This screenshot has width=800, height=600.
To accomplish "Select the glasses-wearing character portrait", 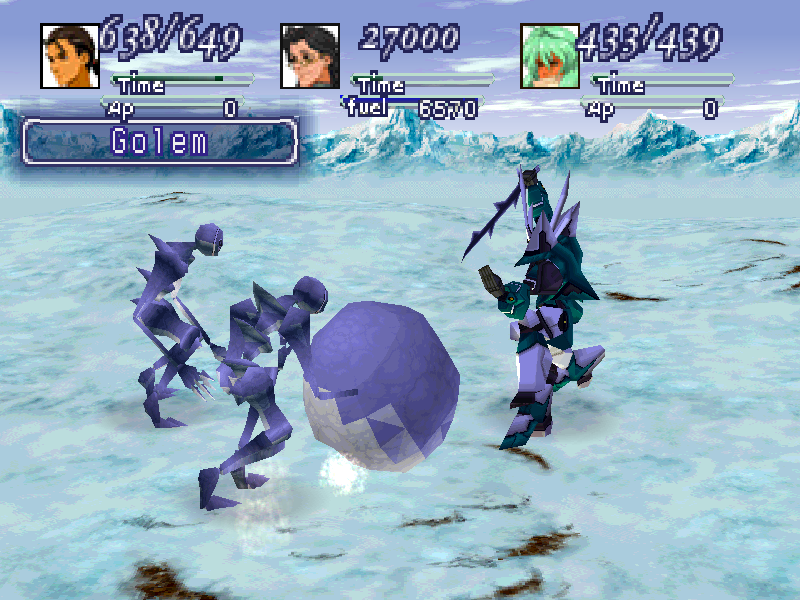I will pos(310,56).
